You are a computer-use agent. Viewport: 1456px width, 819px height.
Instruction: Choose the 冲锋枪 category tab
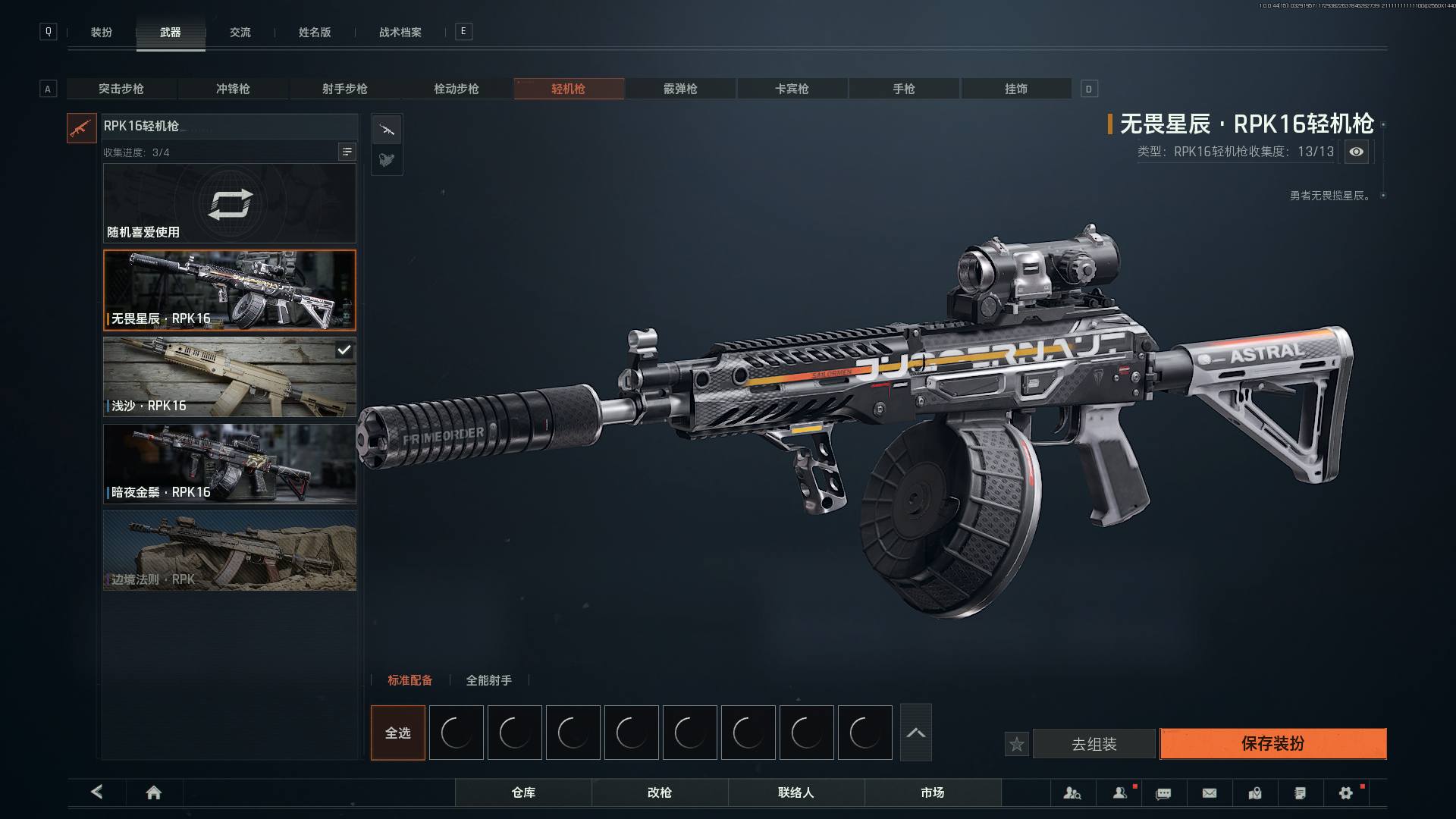(x=233, y=89)
